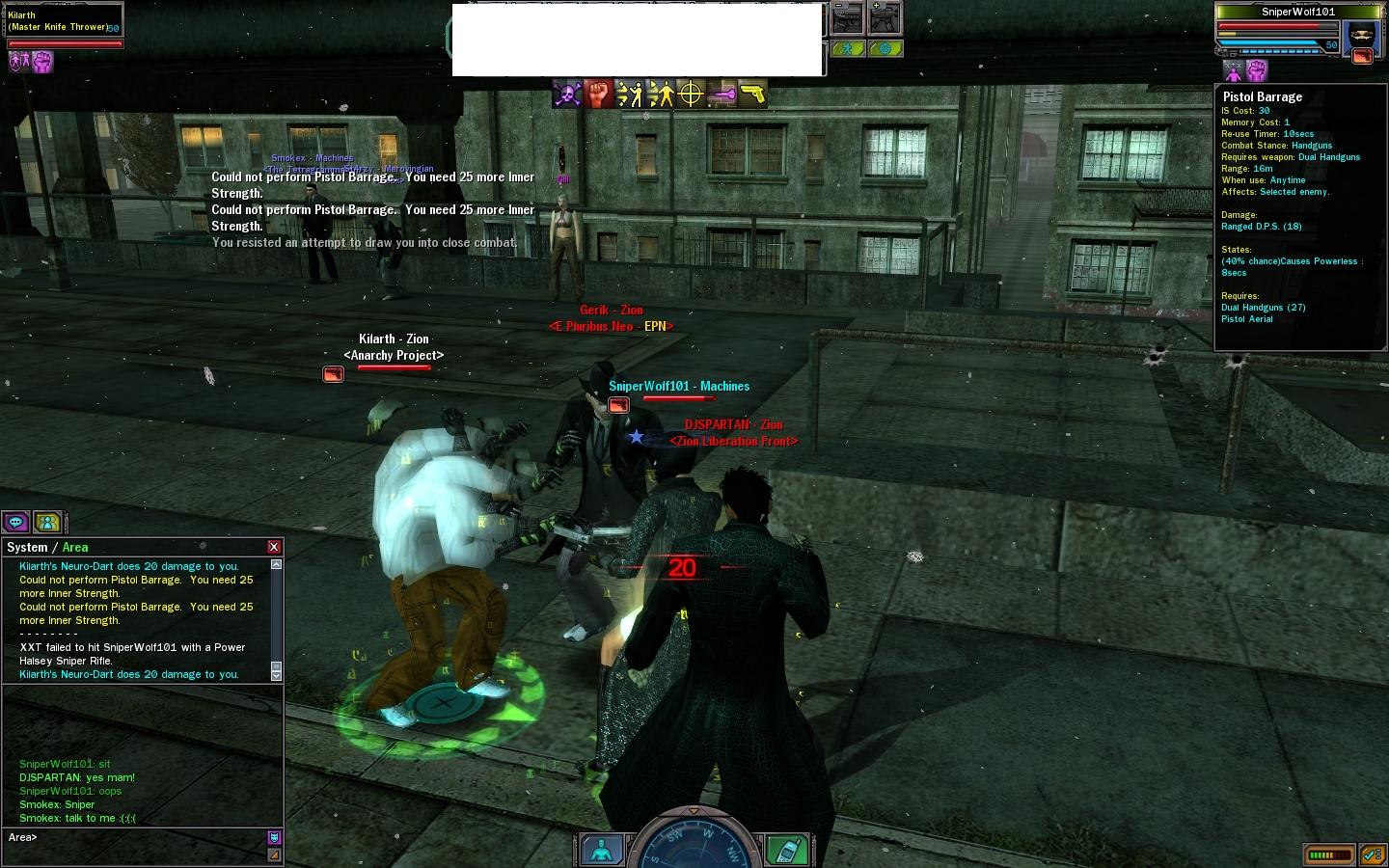
Task: Use the red fist ability
Action: tap(599, 94)
